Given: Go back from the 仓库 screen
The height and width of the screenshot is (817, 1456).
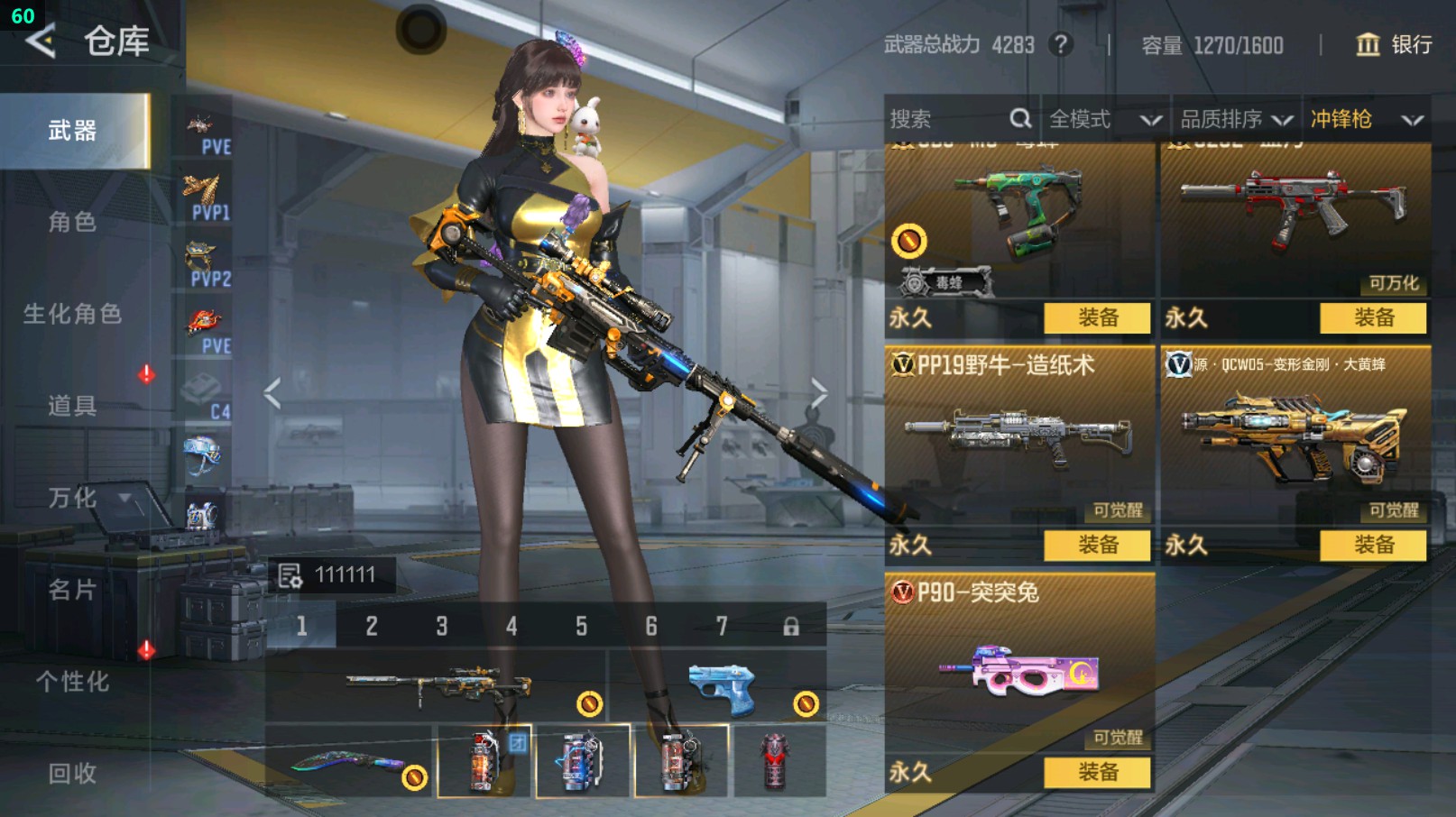Looking at the screenshot, I should pyautogui.click(x=41, y=41).
